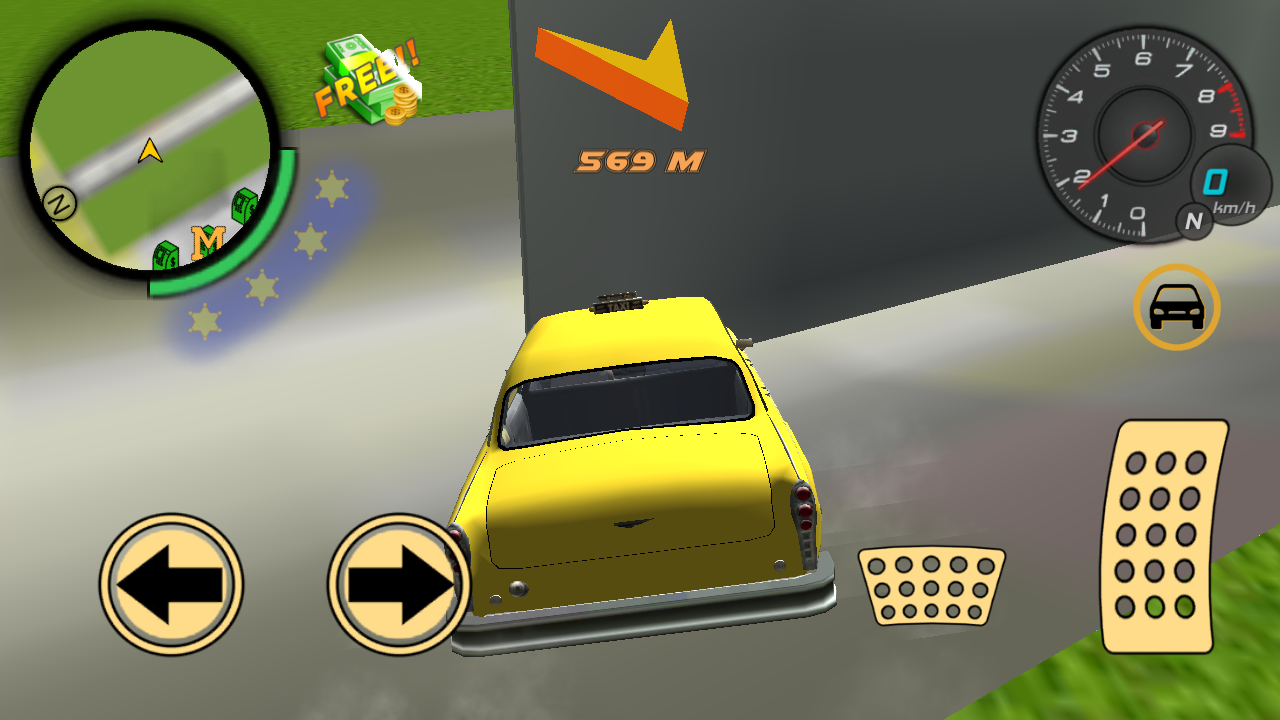The height and width of the screenshot is (720, 1280).
Task: Tap the 569 M distance label
Action: click(x=640, y=161)
